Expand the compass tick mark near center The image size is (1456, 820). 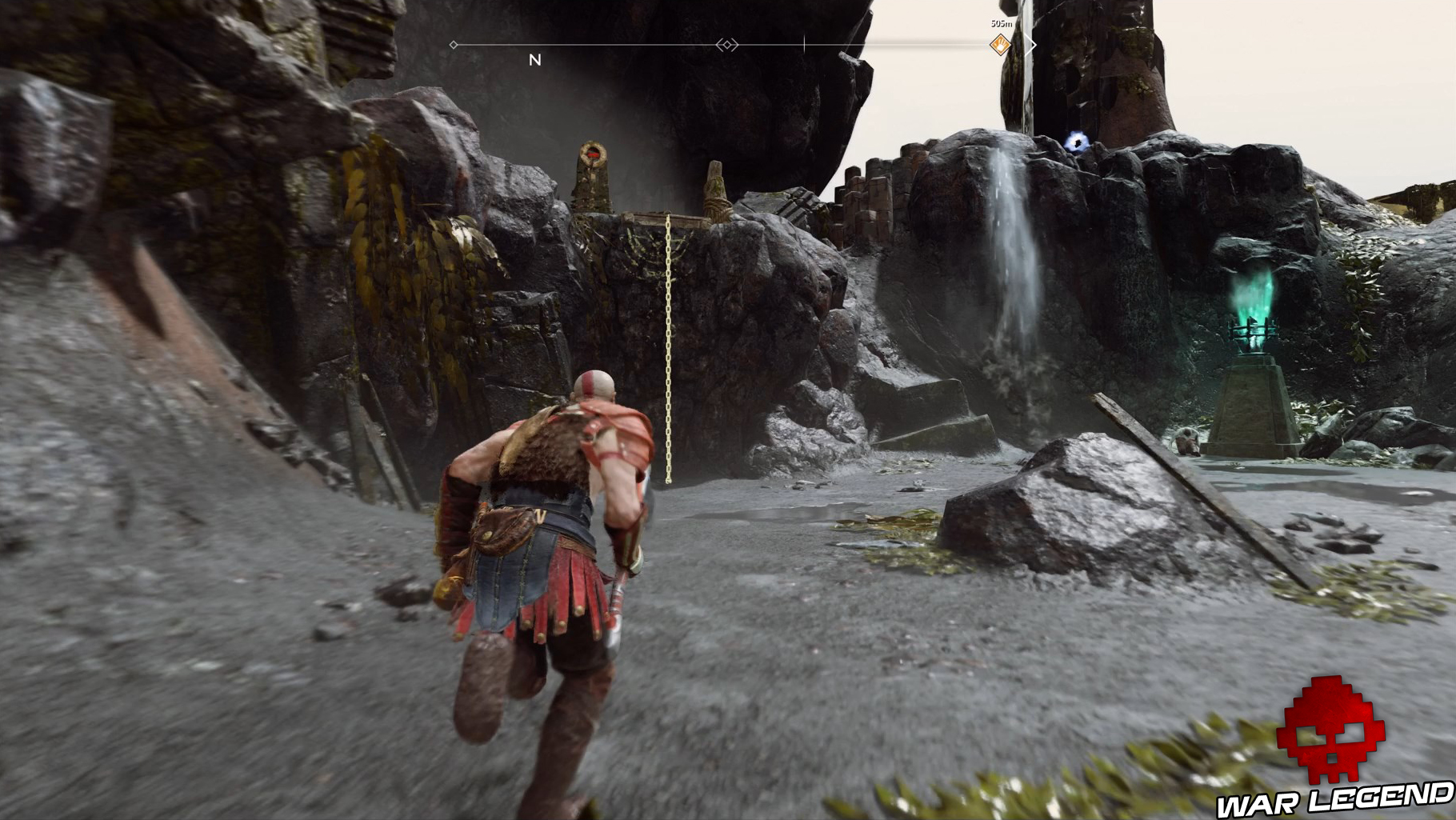804,44
